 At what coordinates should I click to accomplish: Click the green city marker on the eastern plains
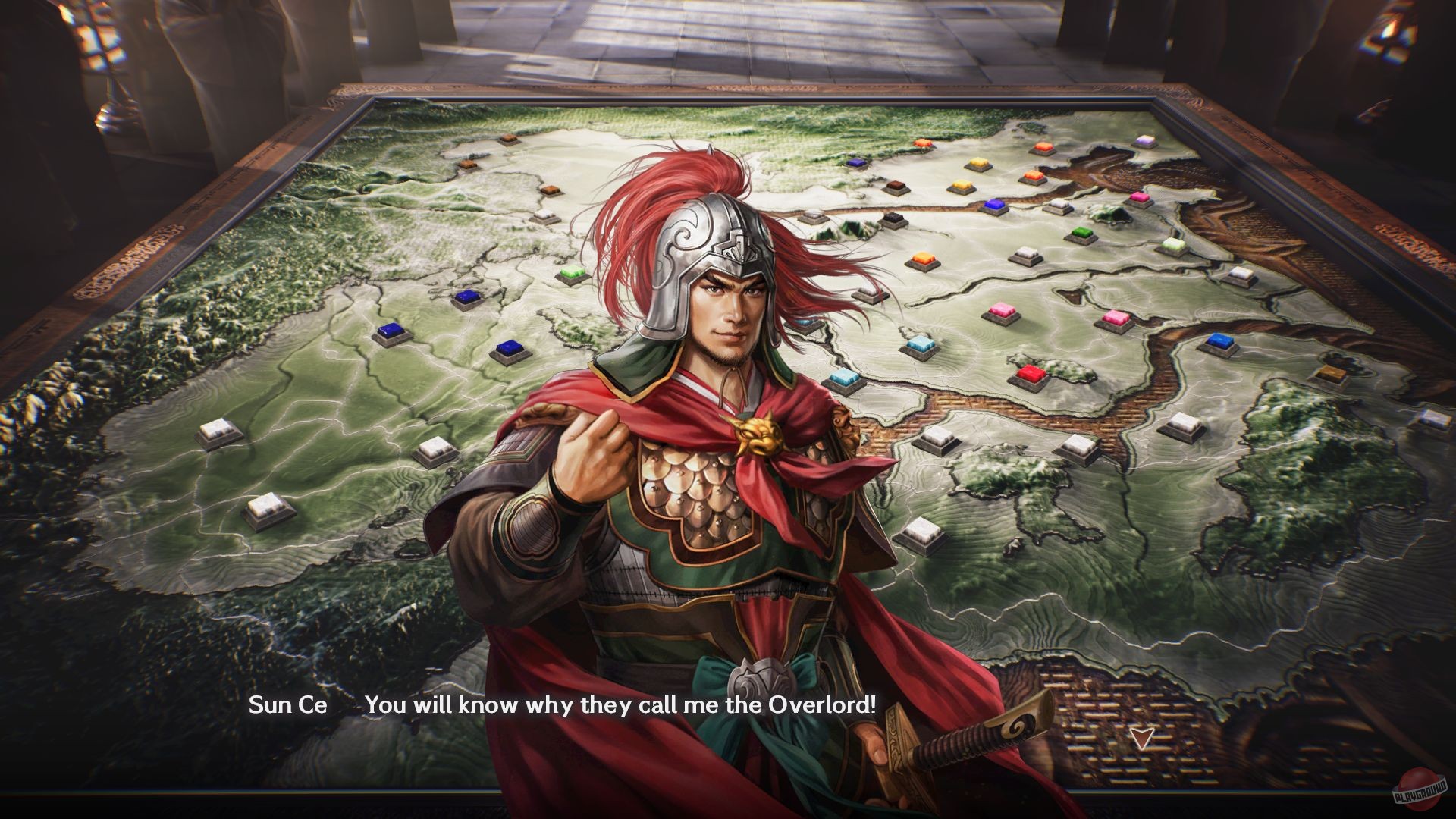1081,233
